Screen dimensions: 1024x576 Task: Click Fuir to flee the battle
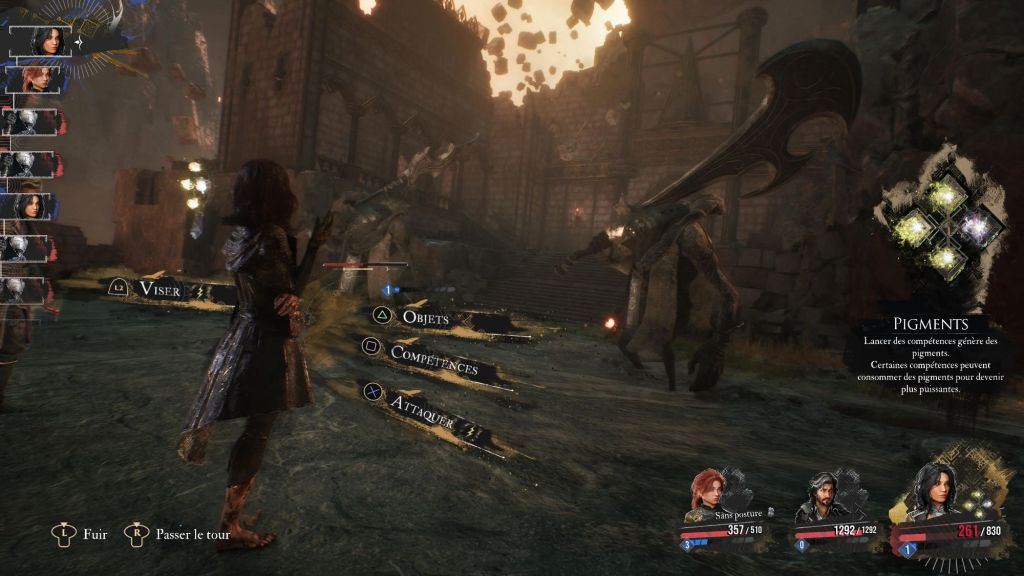[95, 534]
